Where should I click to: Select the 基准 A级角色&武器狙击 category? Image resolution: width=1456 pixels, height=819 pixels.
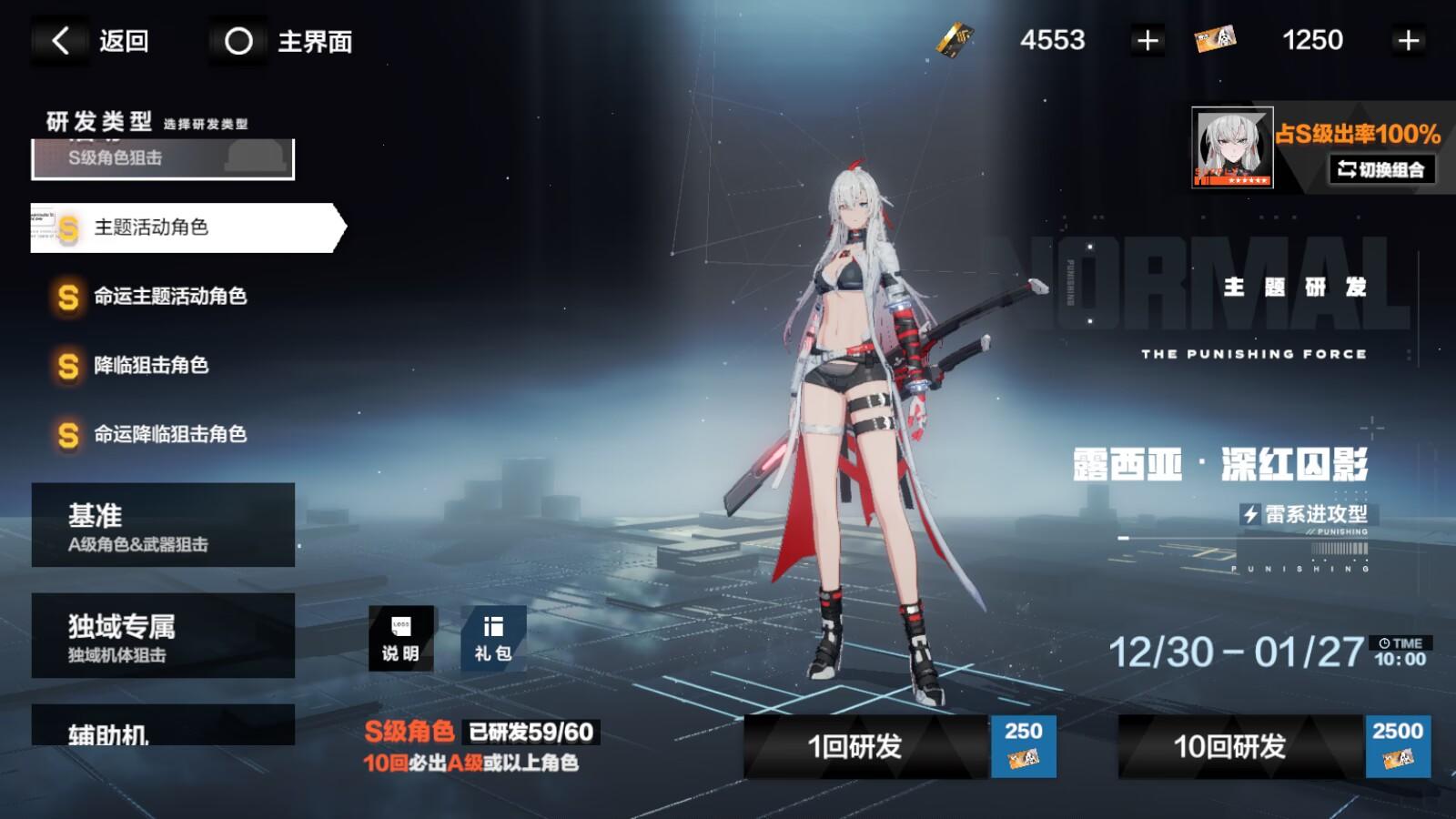click(164, 525)
